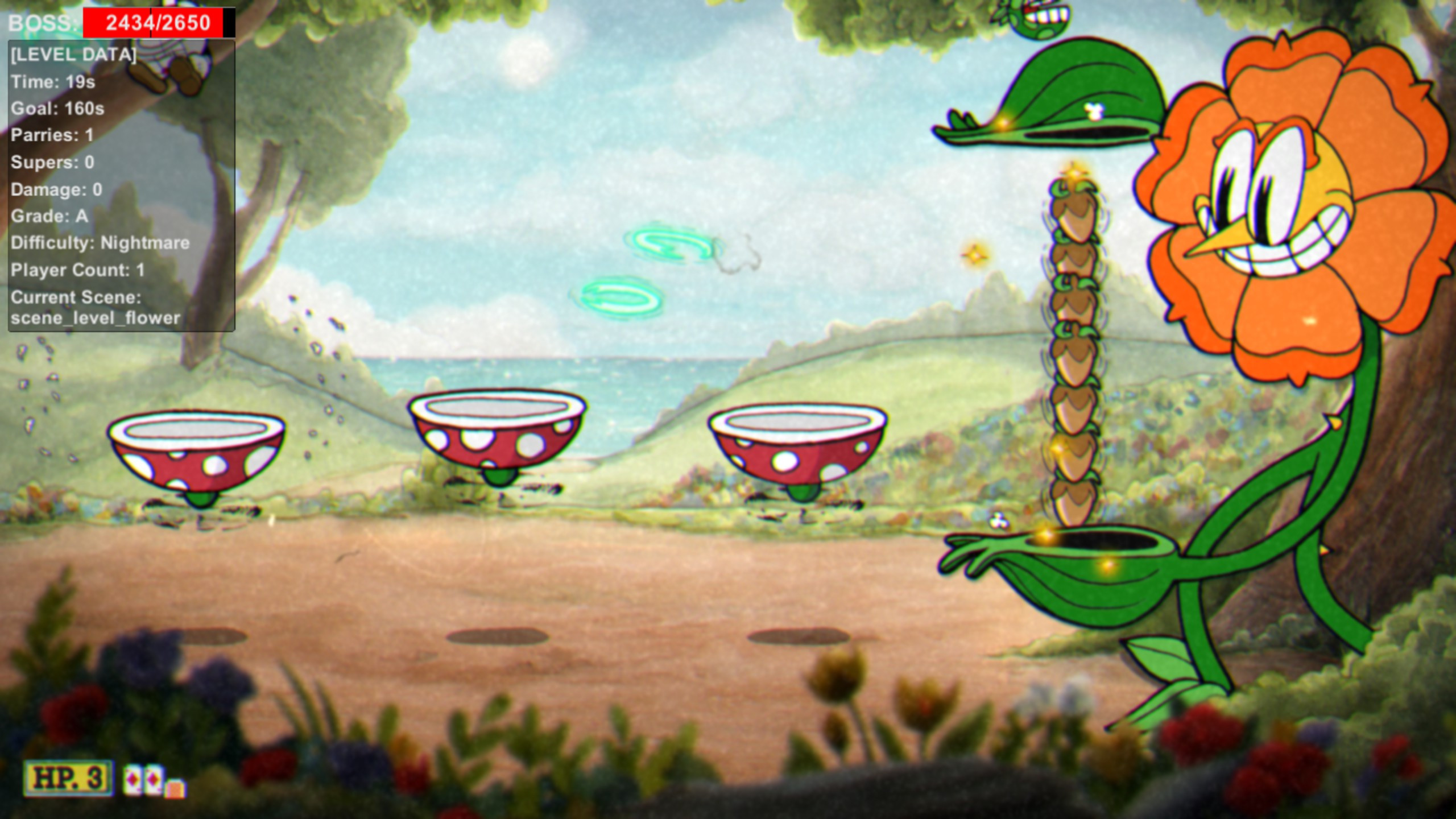Expand the Player Count: 1 row
Viewport: 1456px width, 819px height.
77,271
